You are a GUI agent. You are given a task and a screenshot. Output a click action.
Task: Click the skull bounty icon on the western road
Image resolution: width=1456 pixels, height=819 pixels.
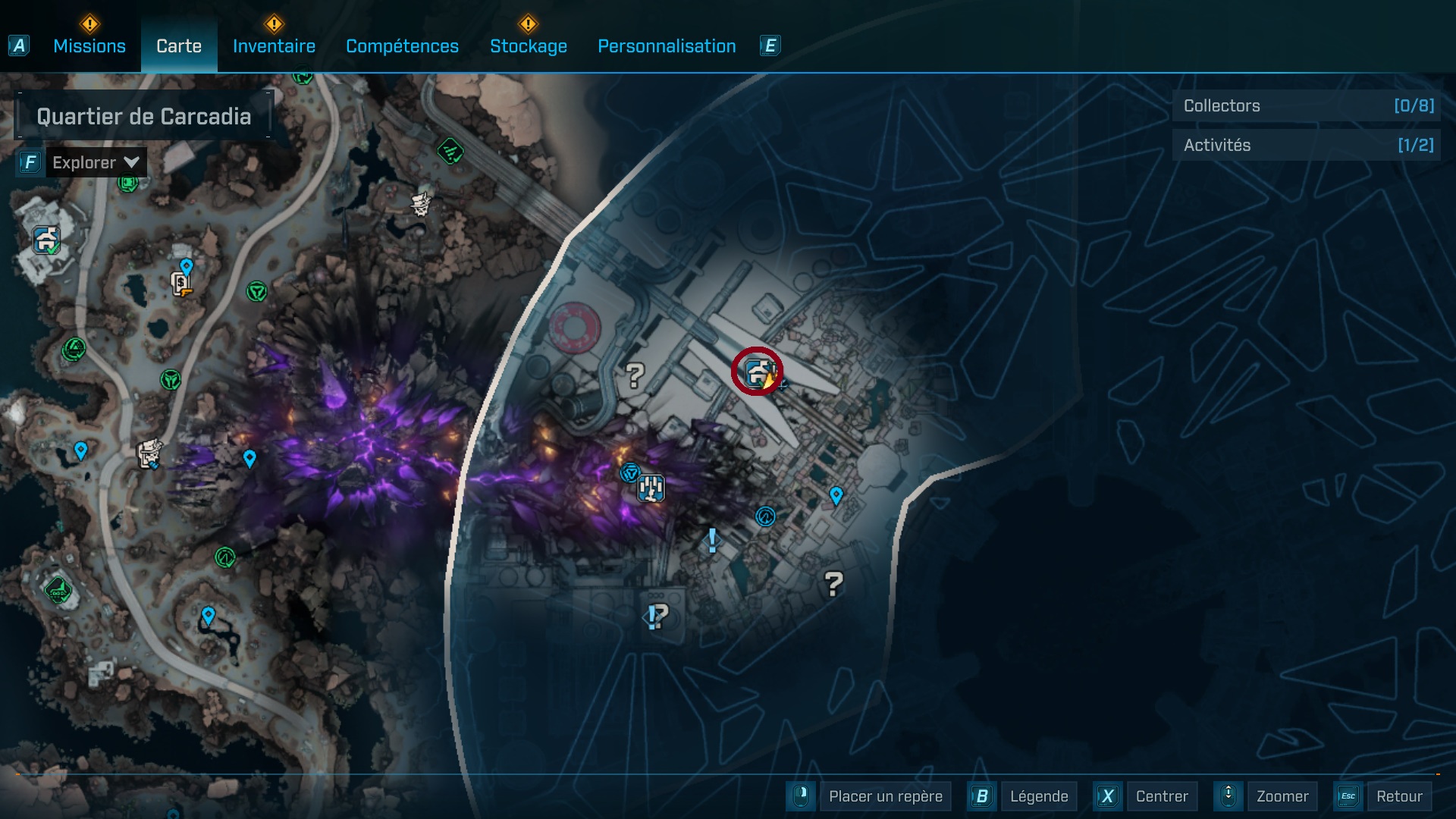[149, 455]
